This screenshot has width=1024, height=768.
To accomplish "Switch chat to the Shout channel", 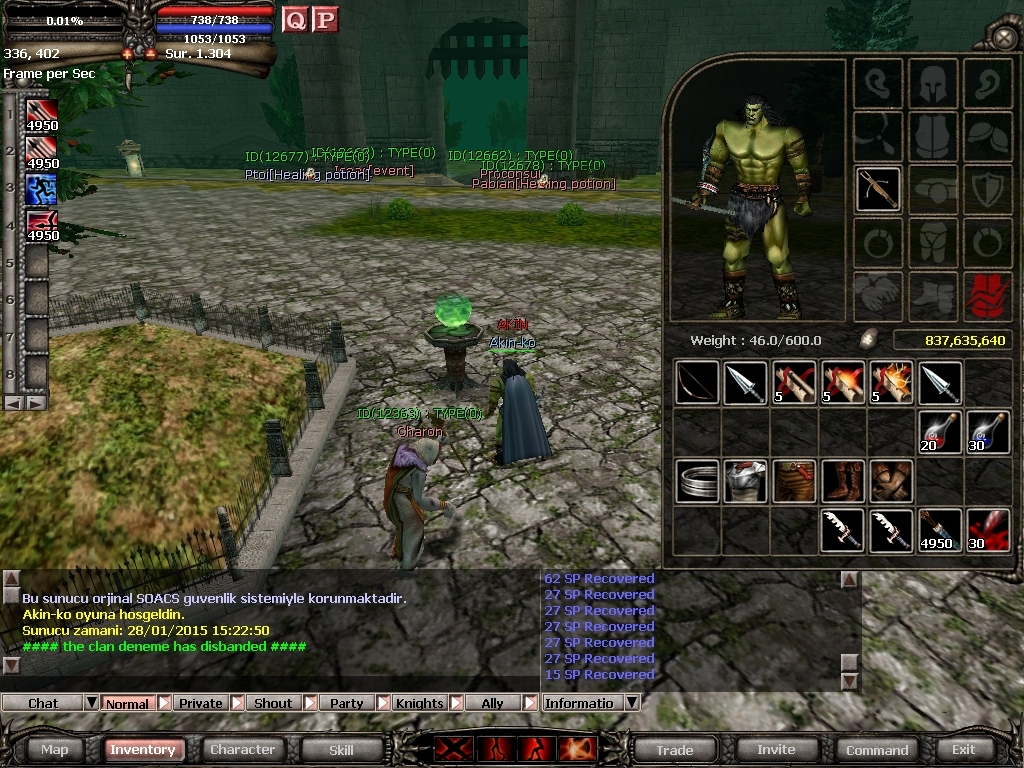I will (x=273, y=703).
